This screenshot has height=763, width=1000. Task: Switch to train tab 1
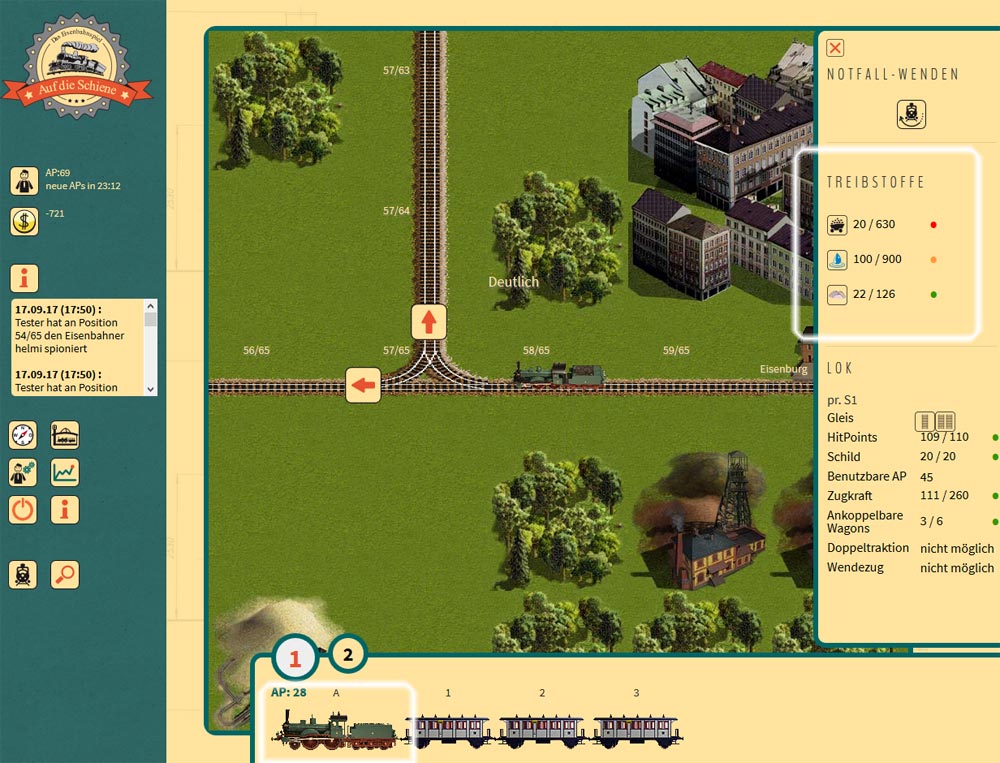click(295, 659)
